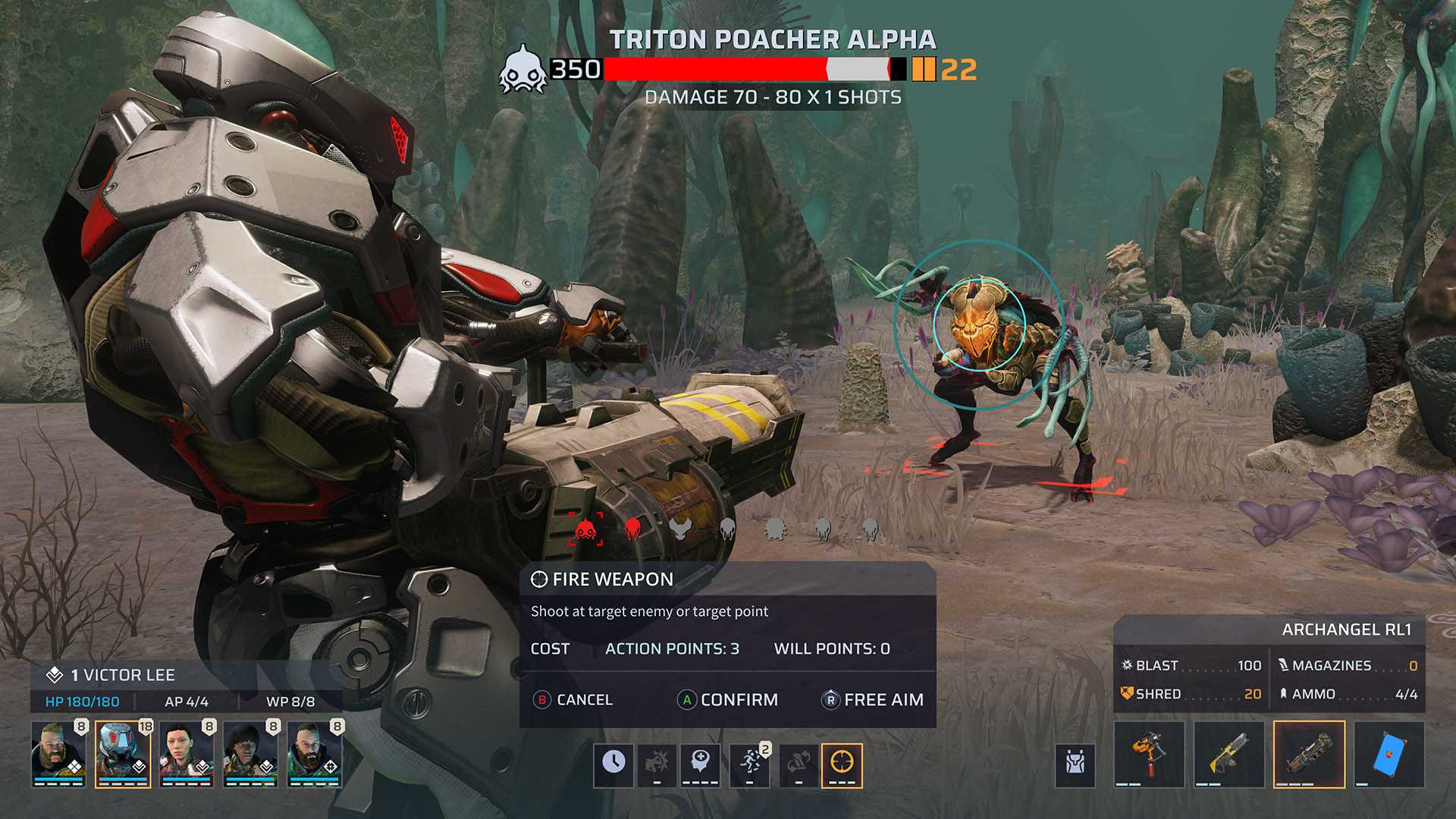Select the helmeted Victor Lee portrait

point(122,753)
